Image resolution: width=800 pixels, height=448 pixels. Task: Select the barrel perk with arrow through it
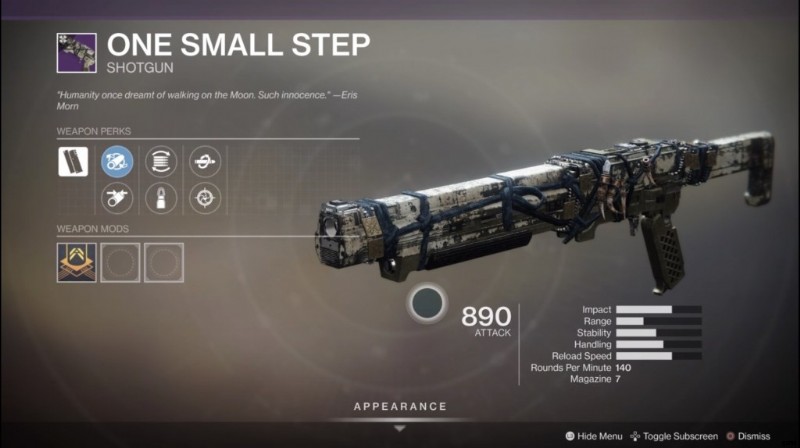[117, 198]
